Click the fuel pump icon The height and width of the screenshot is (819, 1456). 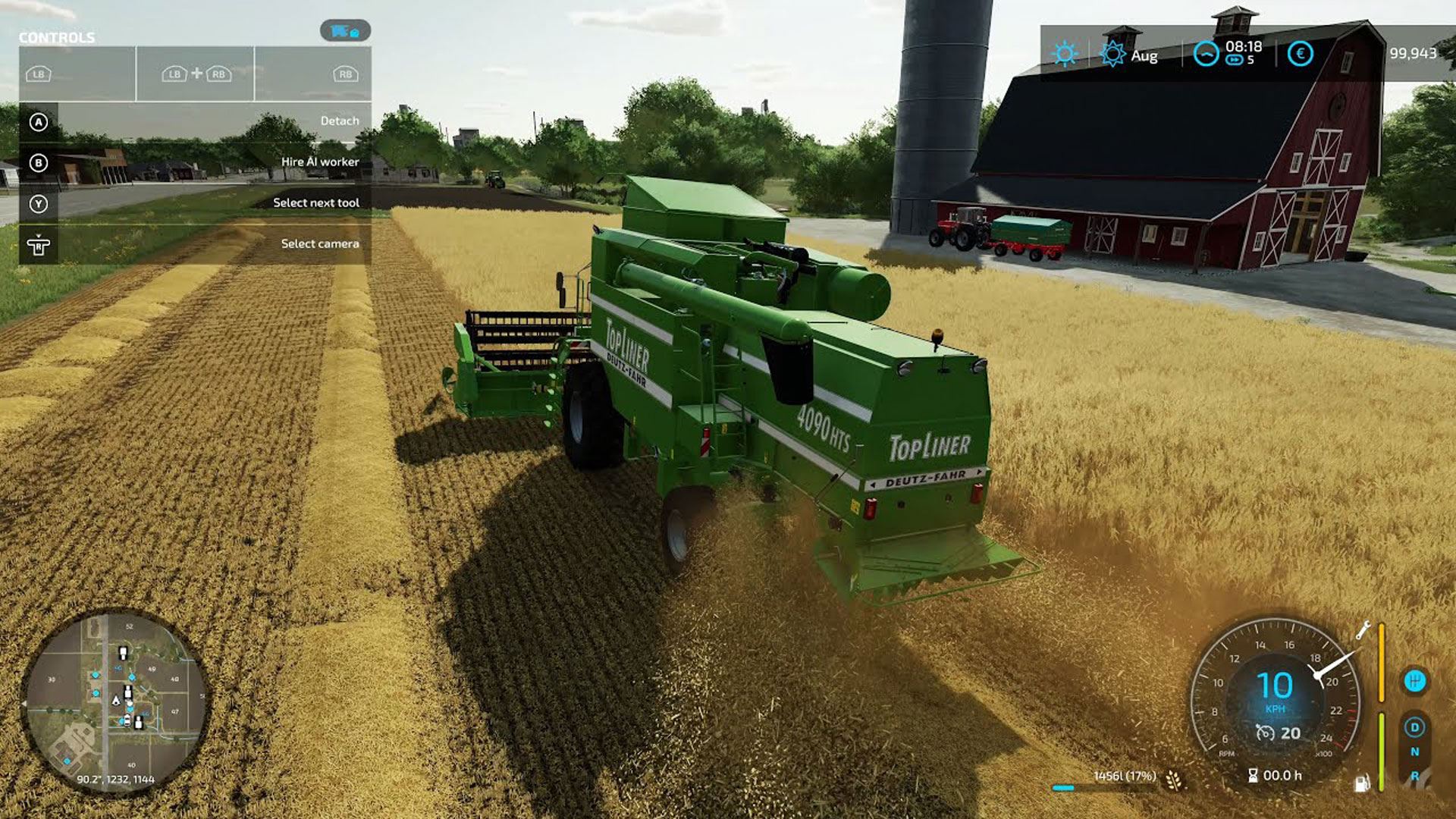coord(1363,783)
